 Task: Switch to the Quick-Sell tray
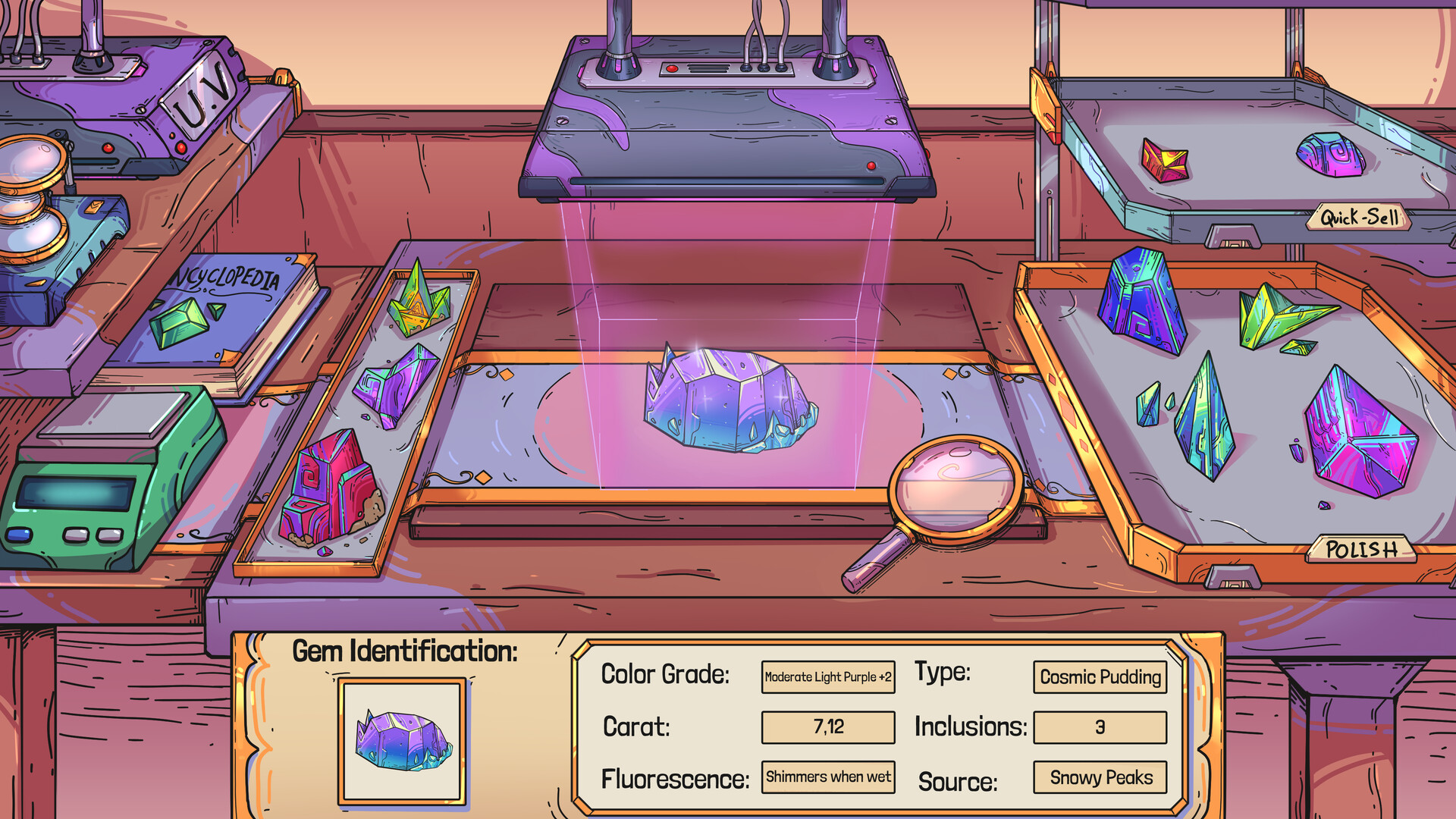tap(1357, 216)
